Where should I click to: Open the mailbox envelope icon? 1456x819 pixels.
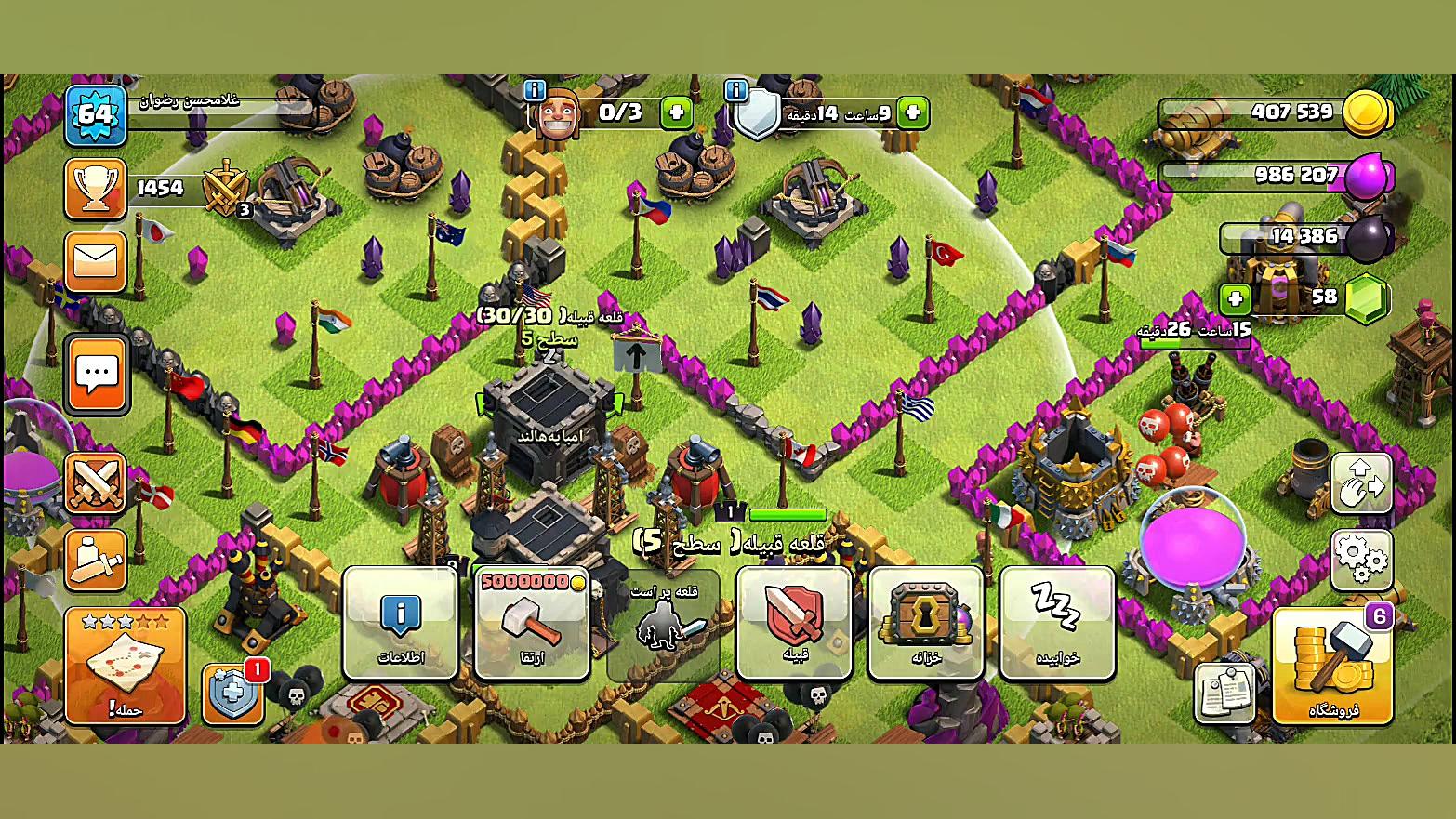coord(96,261)
